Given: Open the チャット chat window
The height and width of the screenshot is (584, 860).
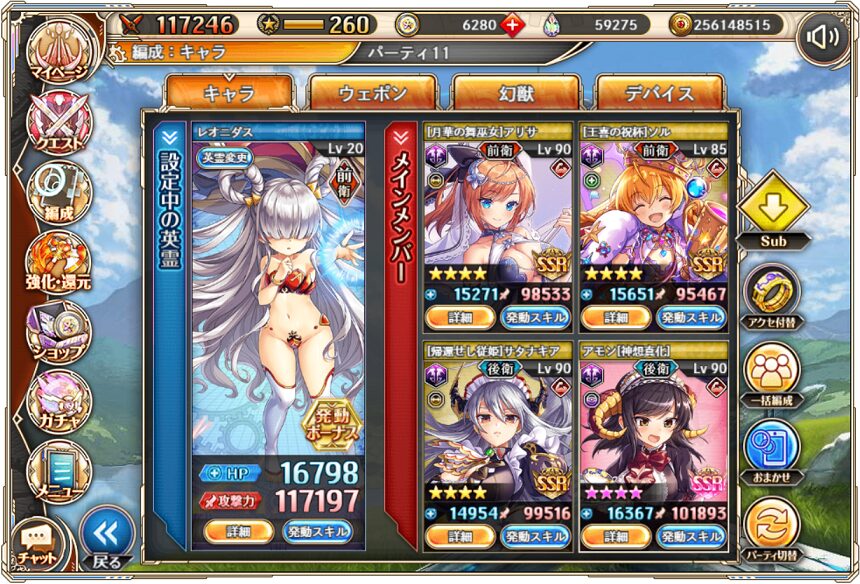Looking at the screenshot, I should [x=35, y=545].
